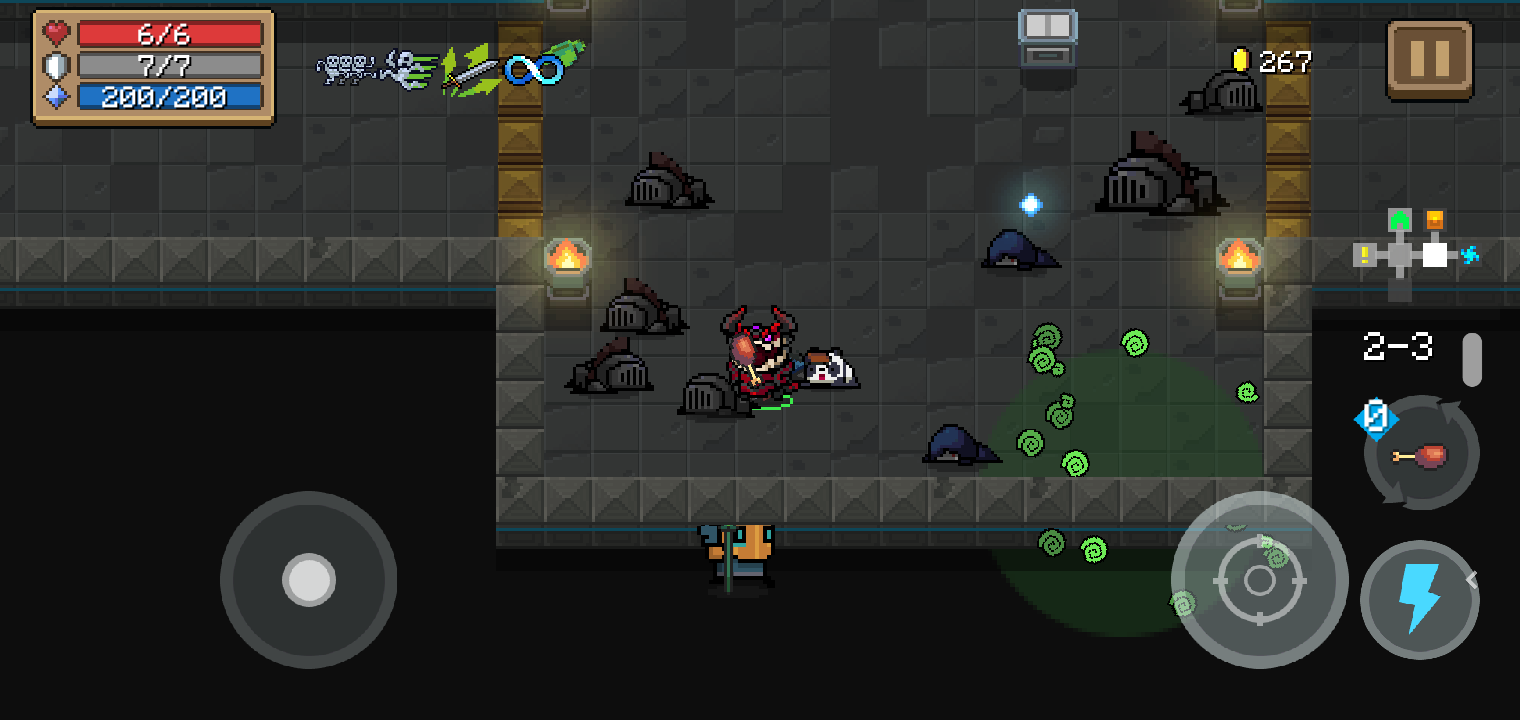Image resolution: width=1520 pixels, height=720 pixels.
Task: Tap the coin icon next to 267
Action: click(x=1243, y=60)
